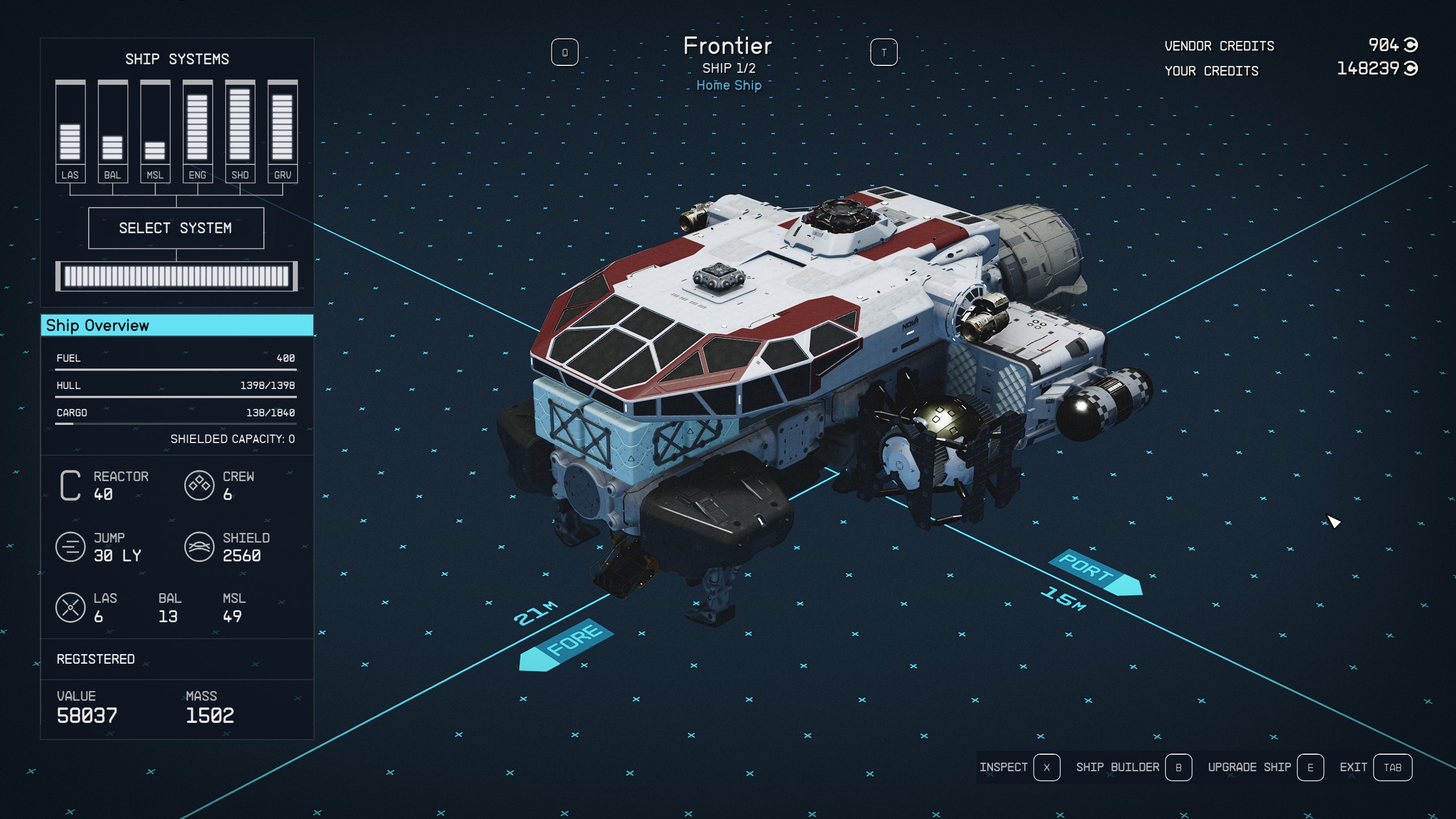
Task: Inspect the Frontier ship
Action: coord(1019,767)
